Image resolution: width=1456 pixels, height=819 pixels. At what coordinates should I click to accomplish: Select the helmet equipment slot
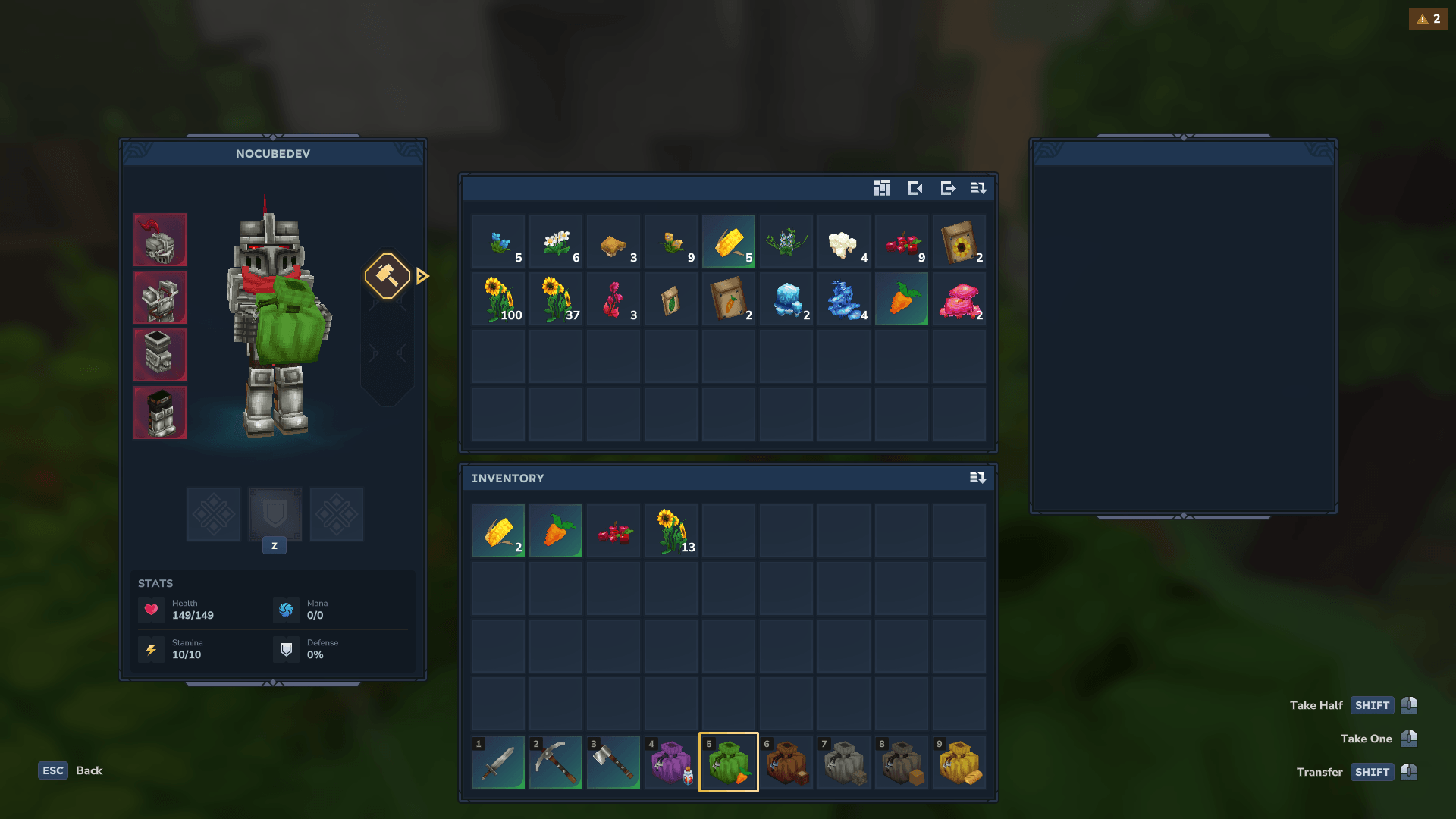tap(160, 240)
